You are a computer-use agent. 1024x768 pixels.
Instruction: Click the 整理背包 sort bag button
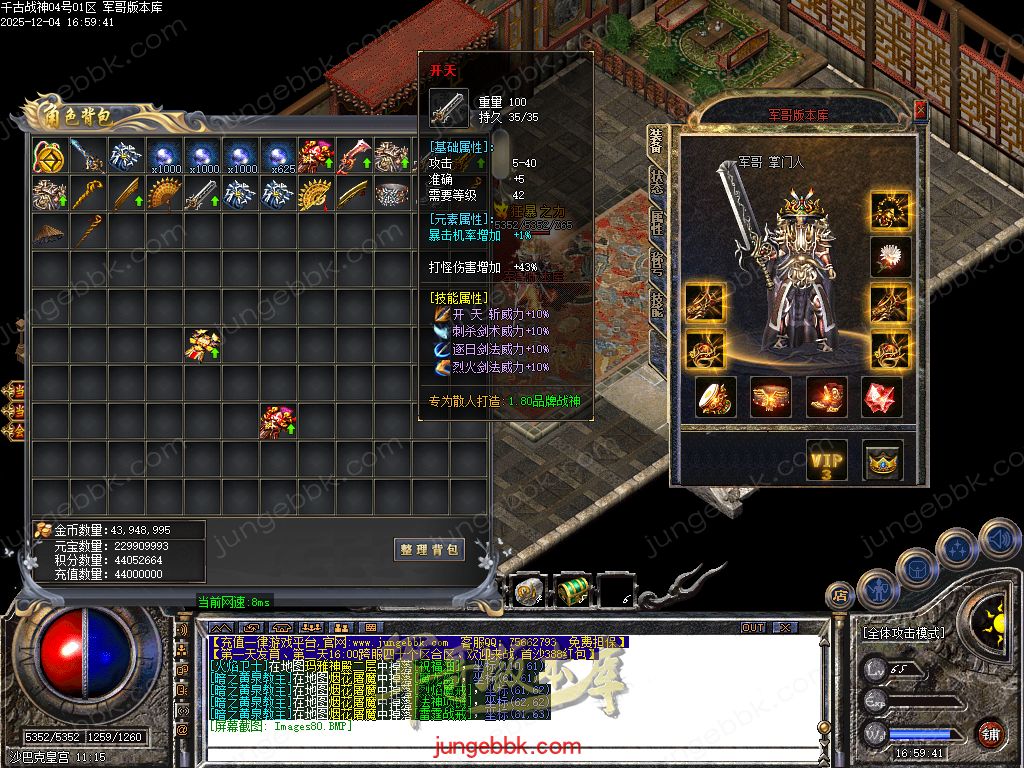click(429, 550)
